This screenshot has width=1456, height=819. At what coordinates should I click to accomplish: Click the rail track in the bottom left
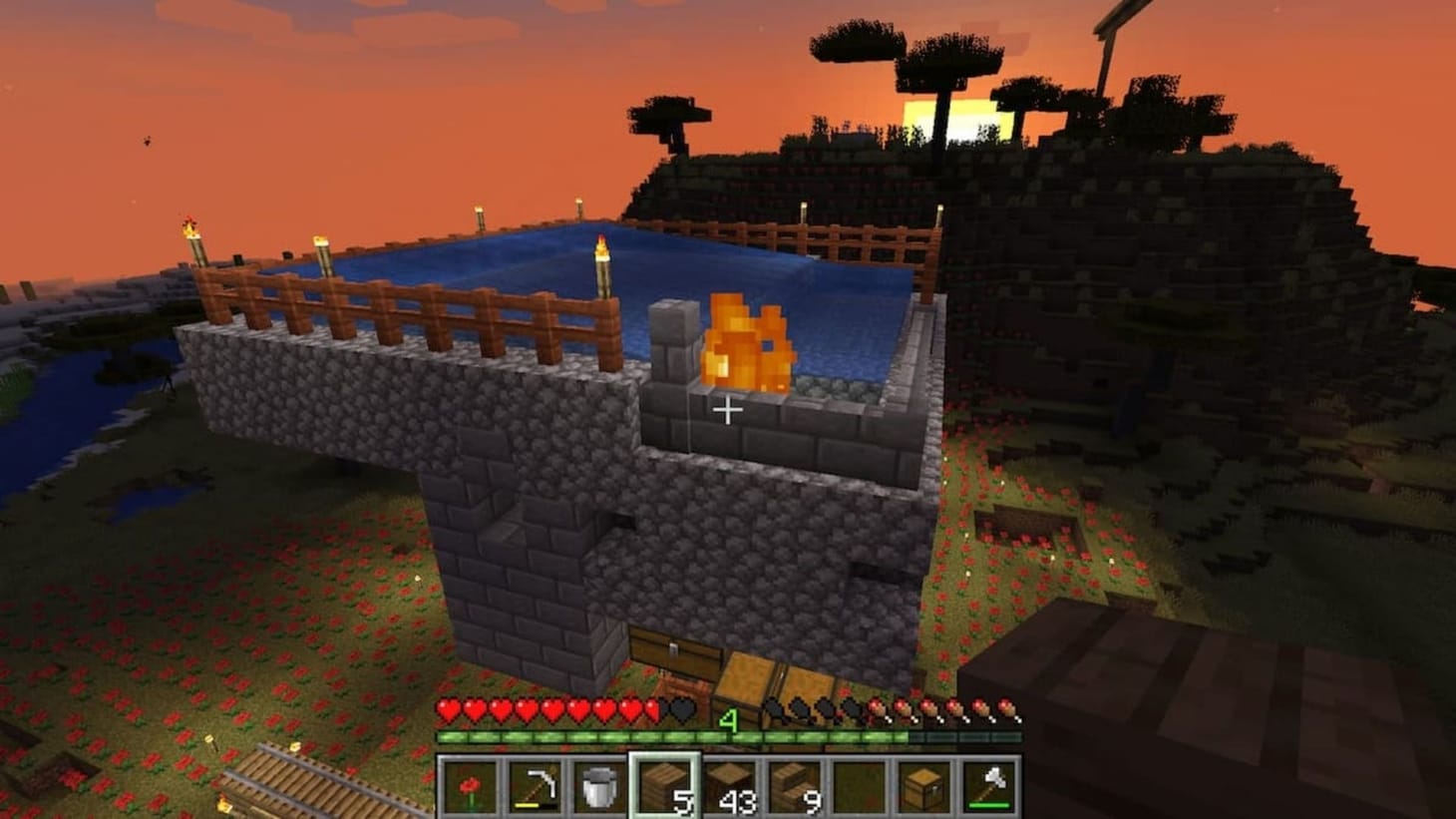pyautogui.click(x=289, y=776)
